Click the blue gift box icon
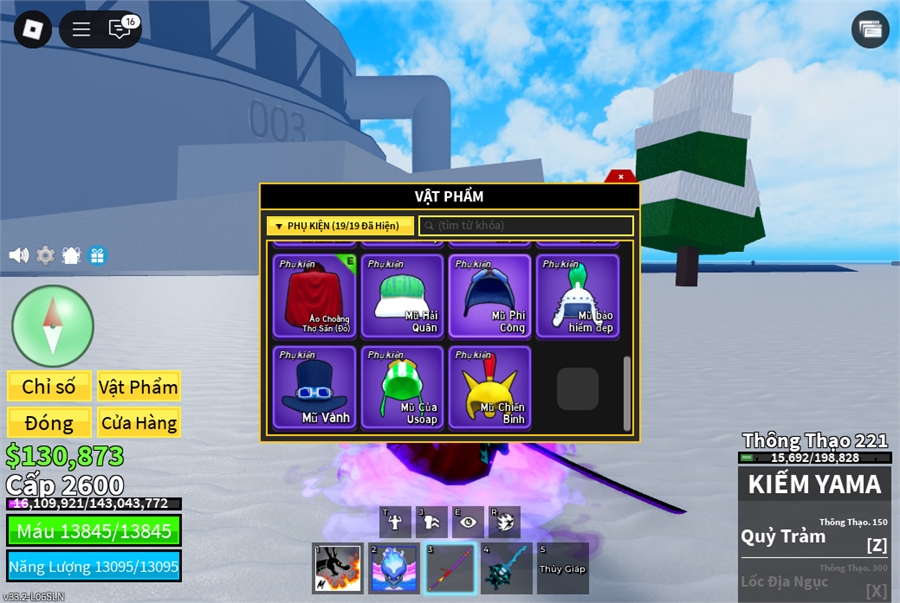 pyautogui.click(x=97, y=255)
